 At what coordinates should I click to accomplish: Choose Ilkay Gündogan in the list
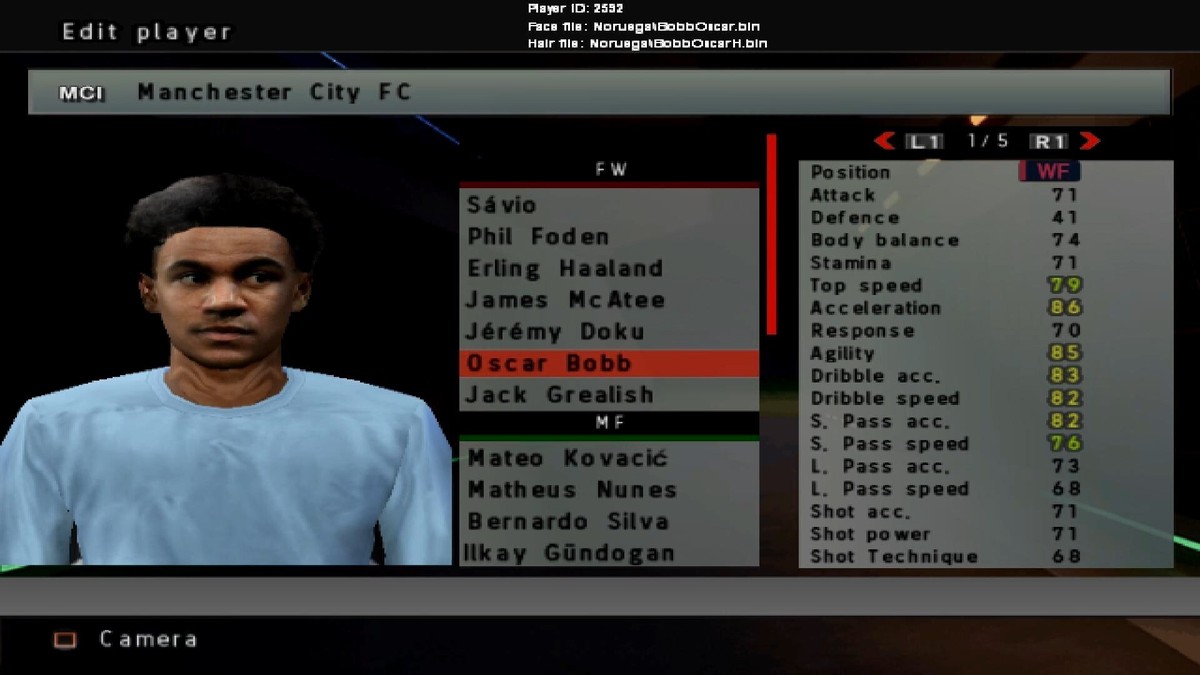(570, 553)
